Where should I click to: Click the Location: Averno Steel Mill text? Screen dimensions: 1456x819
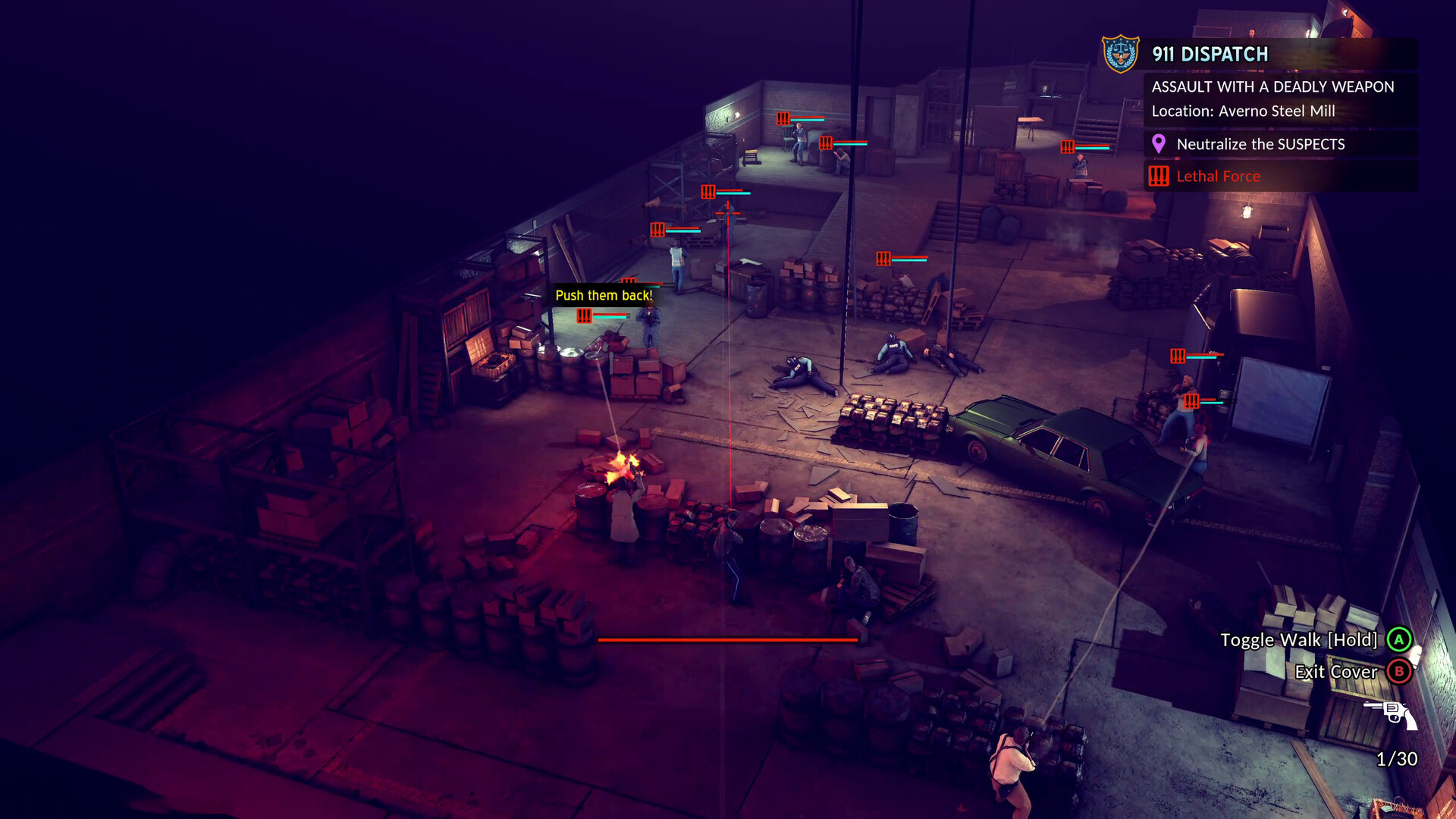pos(1244,111)
